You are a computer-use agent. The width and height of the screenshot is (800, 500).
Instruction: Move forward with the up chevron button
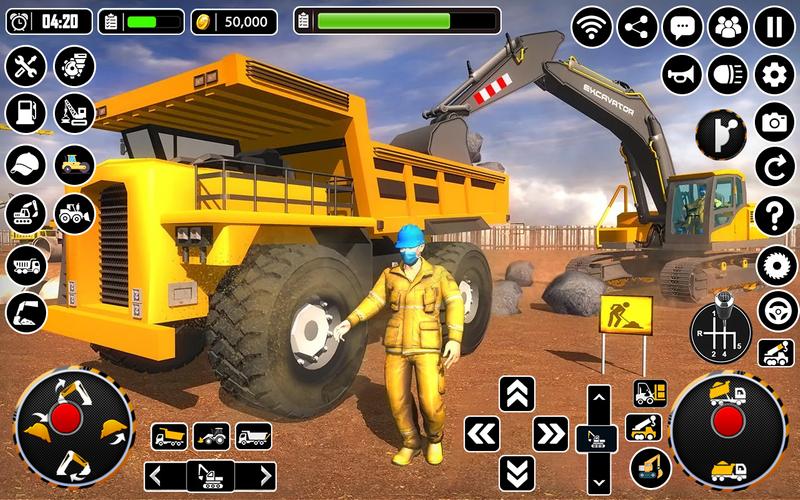click(516, 393)
